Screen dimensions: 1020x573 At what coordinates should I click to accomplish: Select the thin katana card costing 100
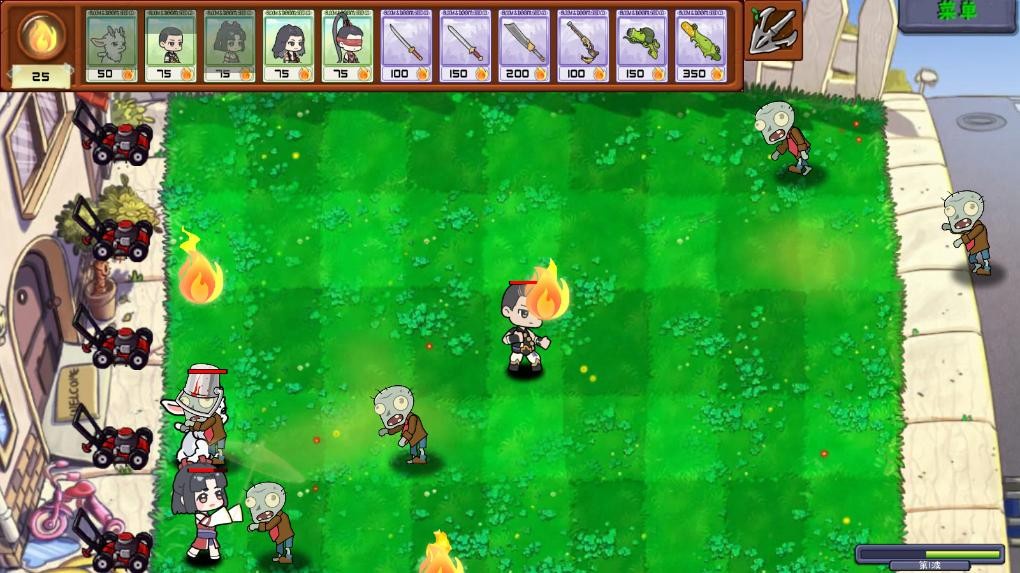click(406, 46)
